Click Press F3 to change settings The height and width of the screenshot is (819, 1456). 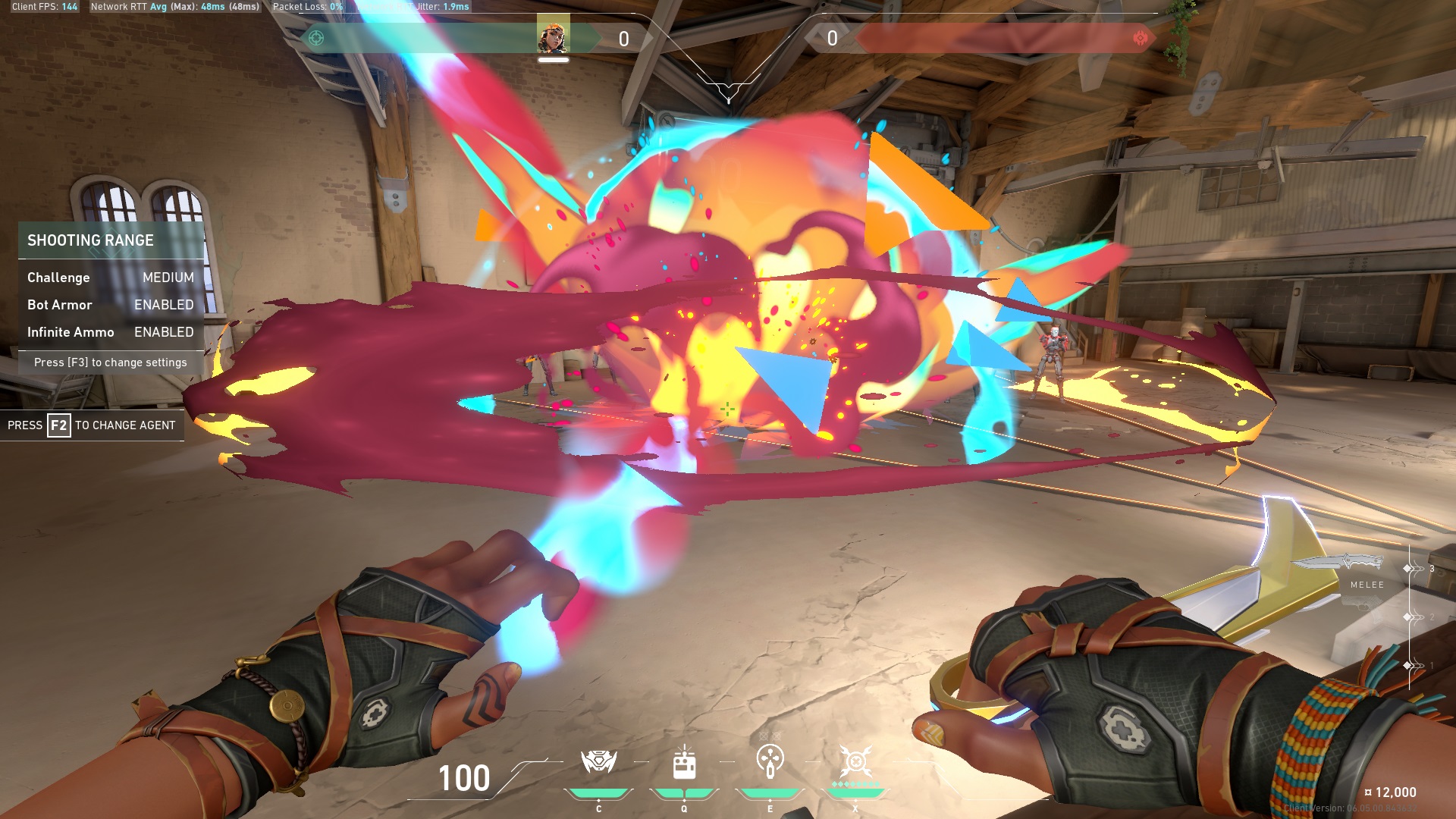(110, 362)
